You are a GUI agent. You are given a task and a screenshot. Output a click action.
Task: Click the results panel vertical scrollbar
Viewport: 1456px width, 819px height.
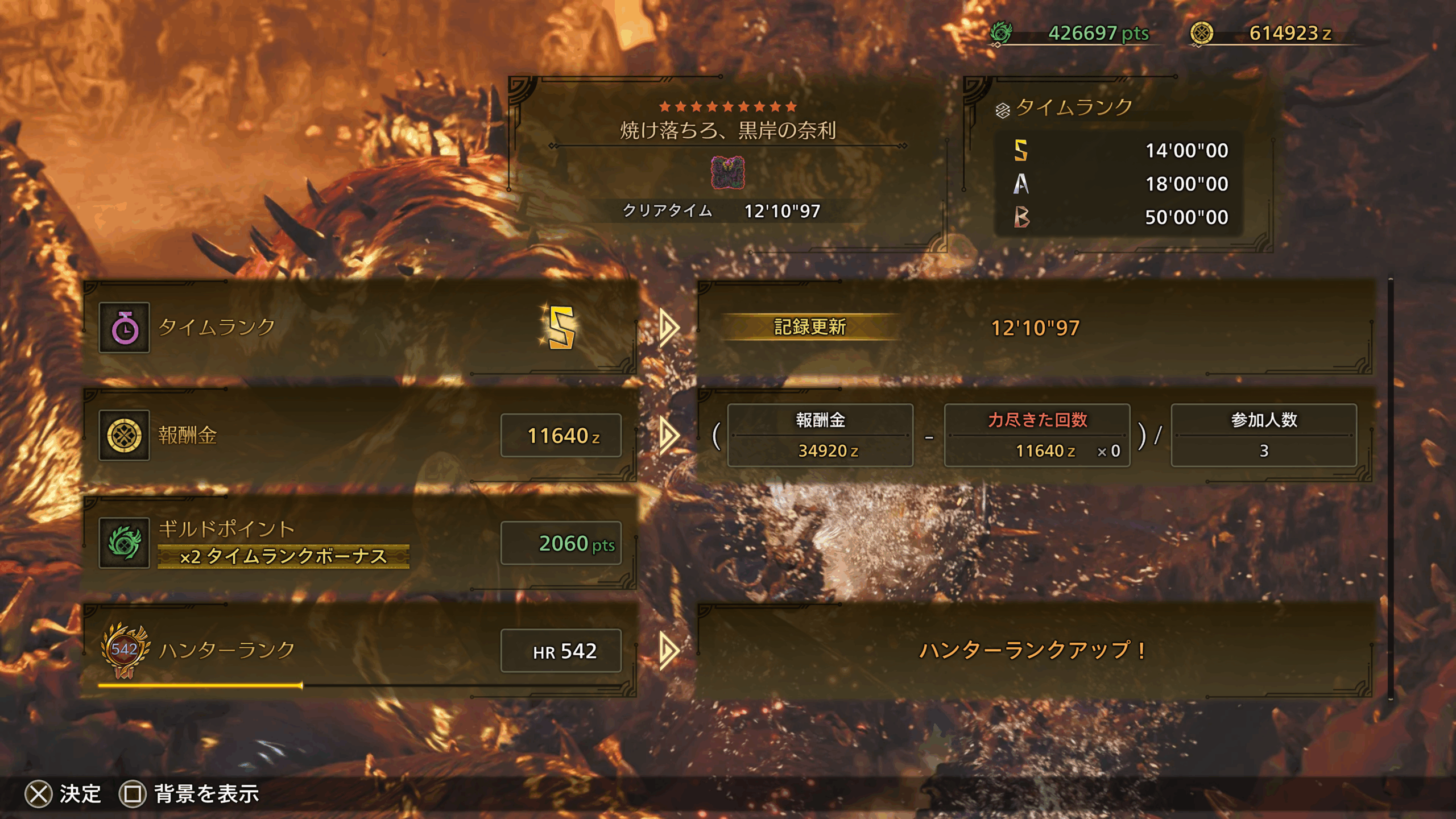click(1390, 489)
